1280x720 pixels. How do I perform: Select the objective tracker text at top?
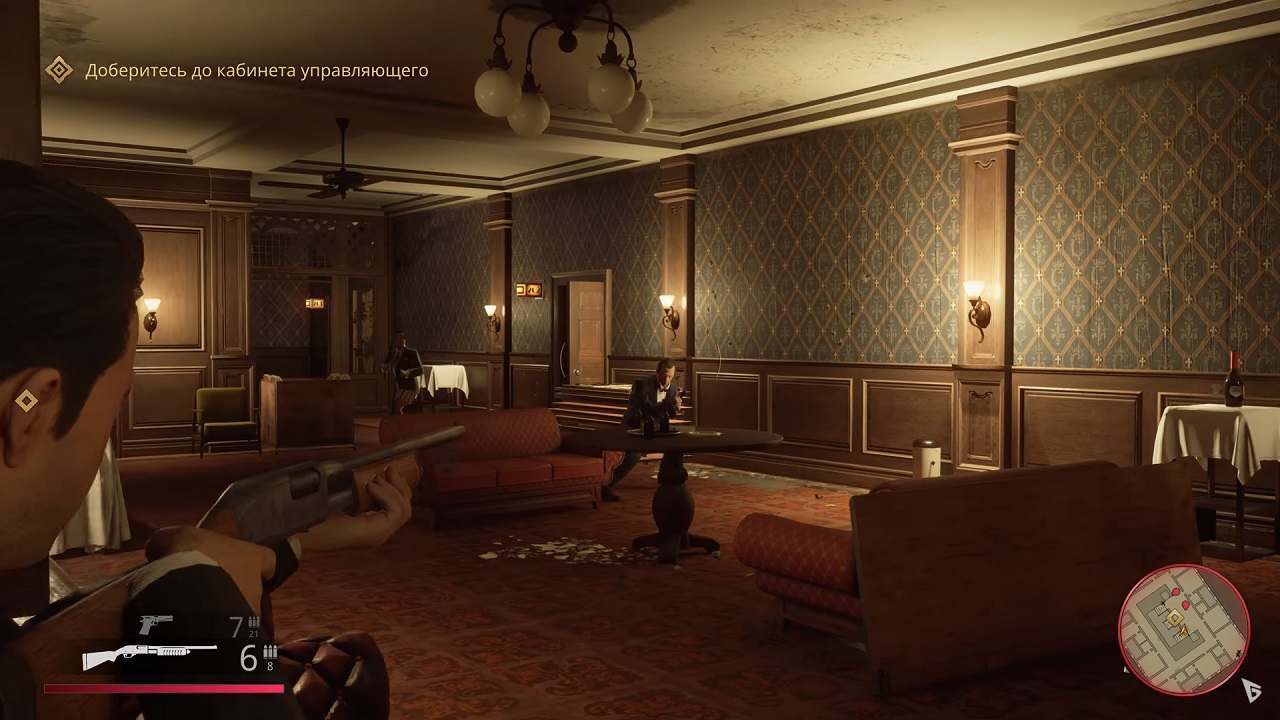point(257,70)
